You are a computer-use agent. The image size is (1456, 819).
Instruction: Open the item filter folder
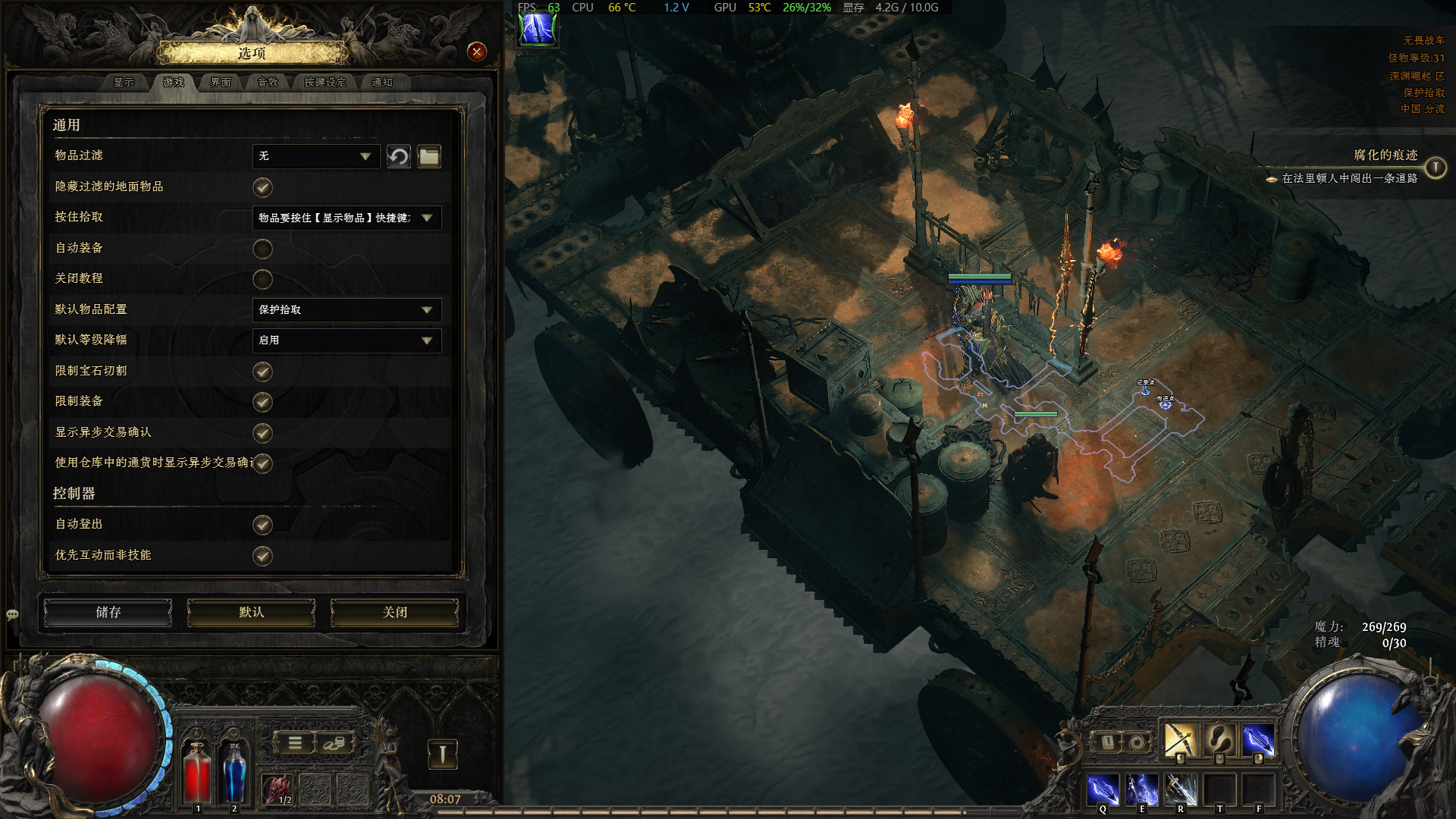[429, 156]
